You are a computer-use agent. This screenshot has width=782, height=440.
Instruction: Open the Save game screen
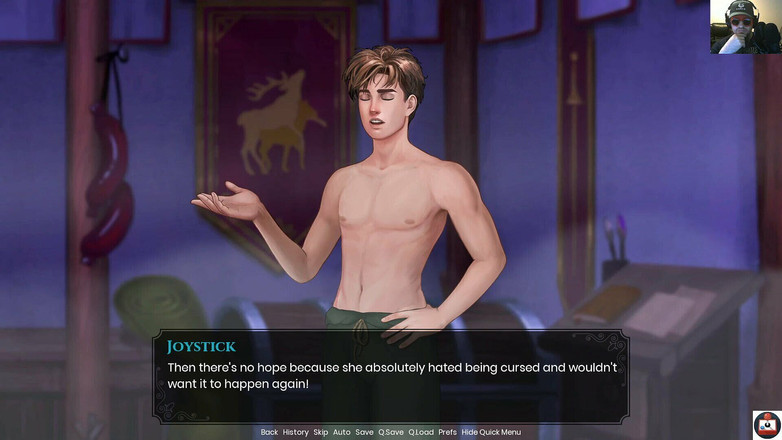364,432
